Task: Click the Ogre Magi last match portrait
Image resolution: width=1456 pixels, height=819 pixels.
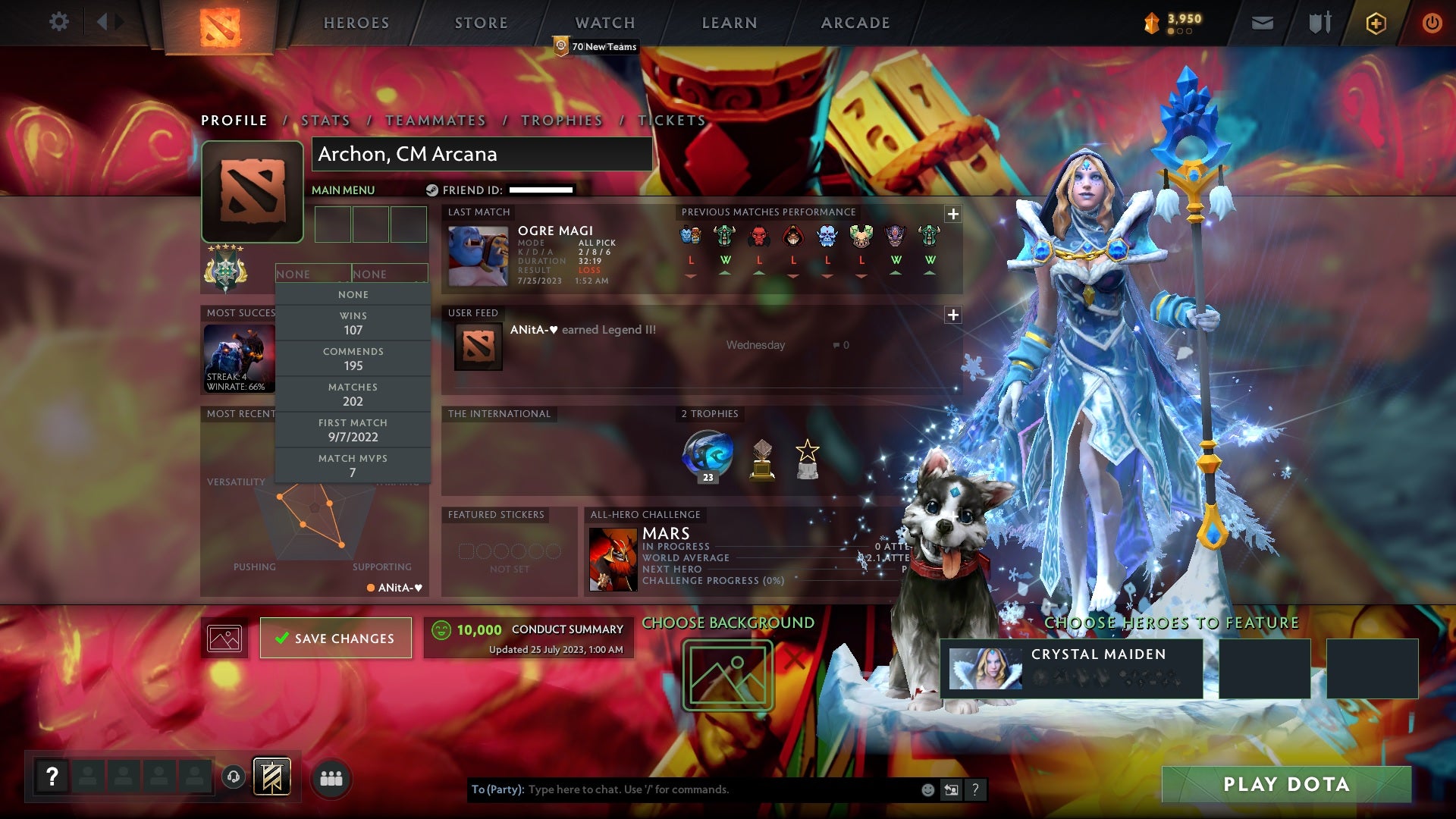Action: 479,256
